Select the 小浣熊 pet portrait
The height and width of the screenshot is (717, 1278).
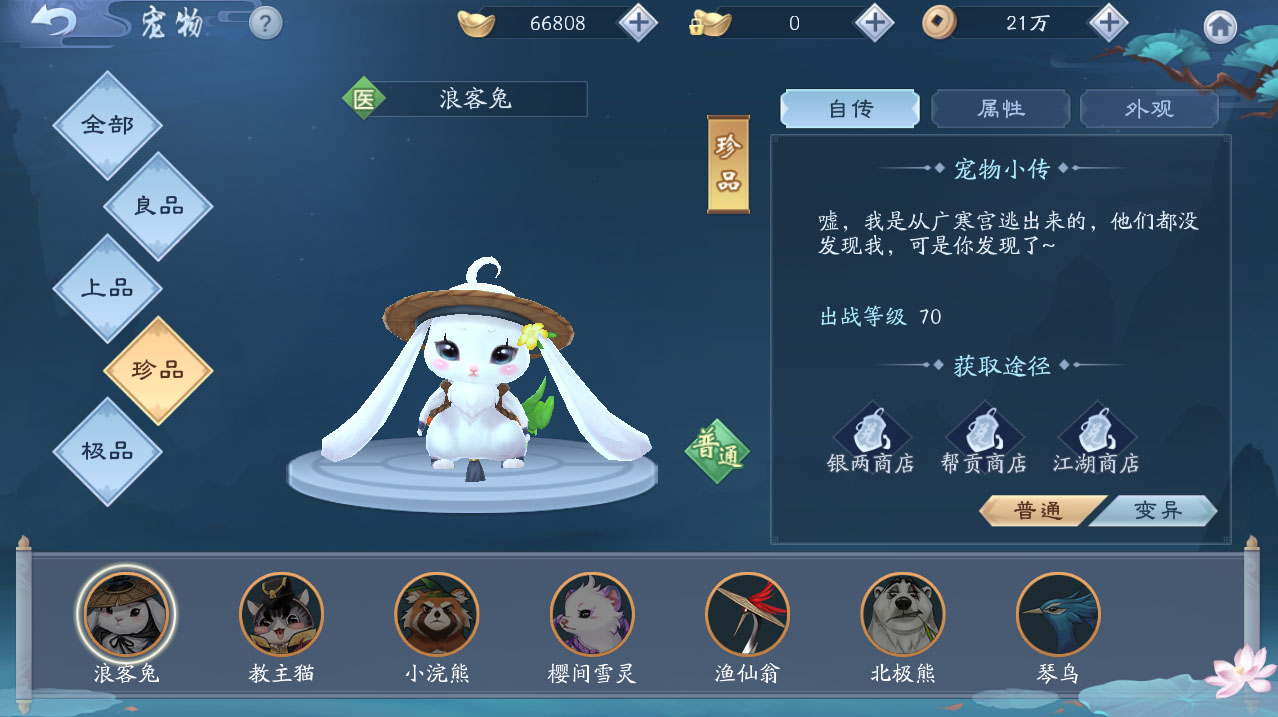tap(437, 614)
